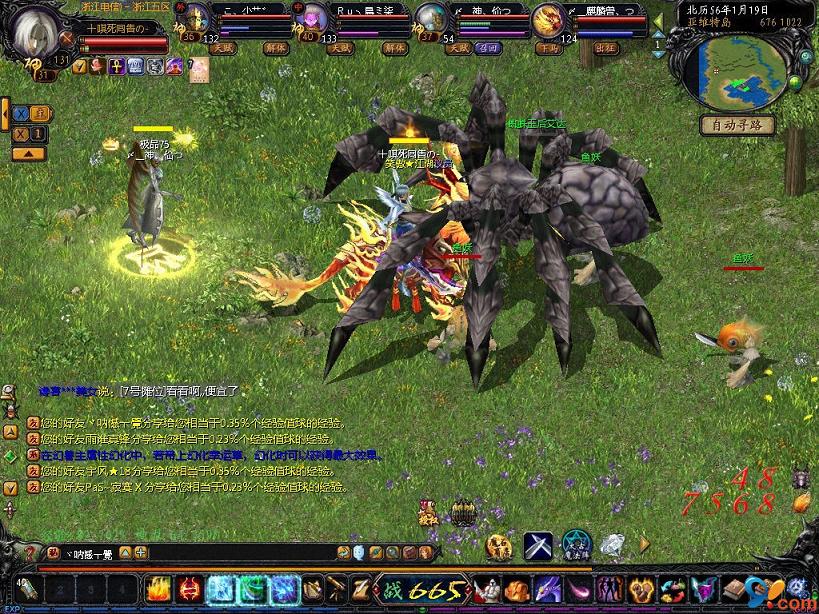Click the 召回 recall button
The width and height of the screenshot is (819, 614).
tap(490, 47)
